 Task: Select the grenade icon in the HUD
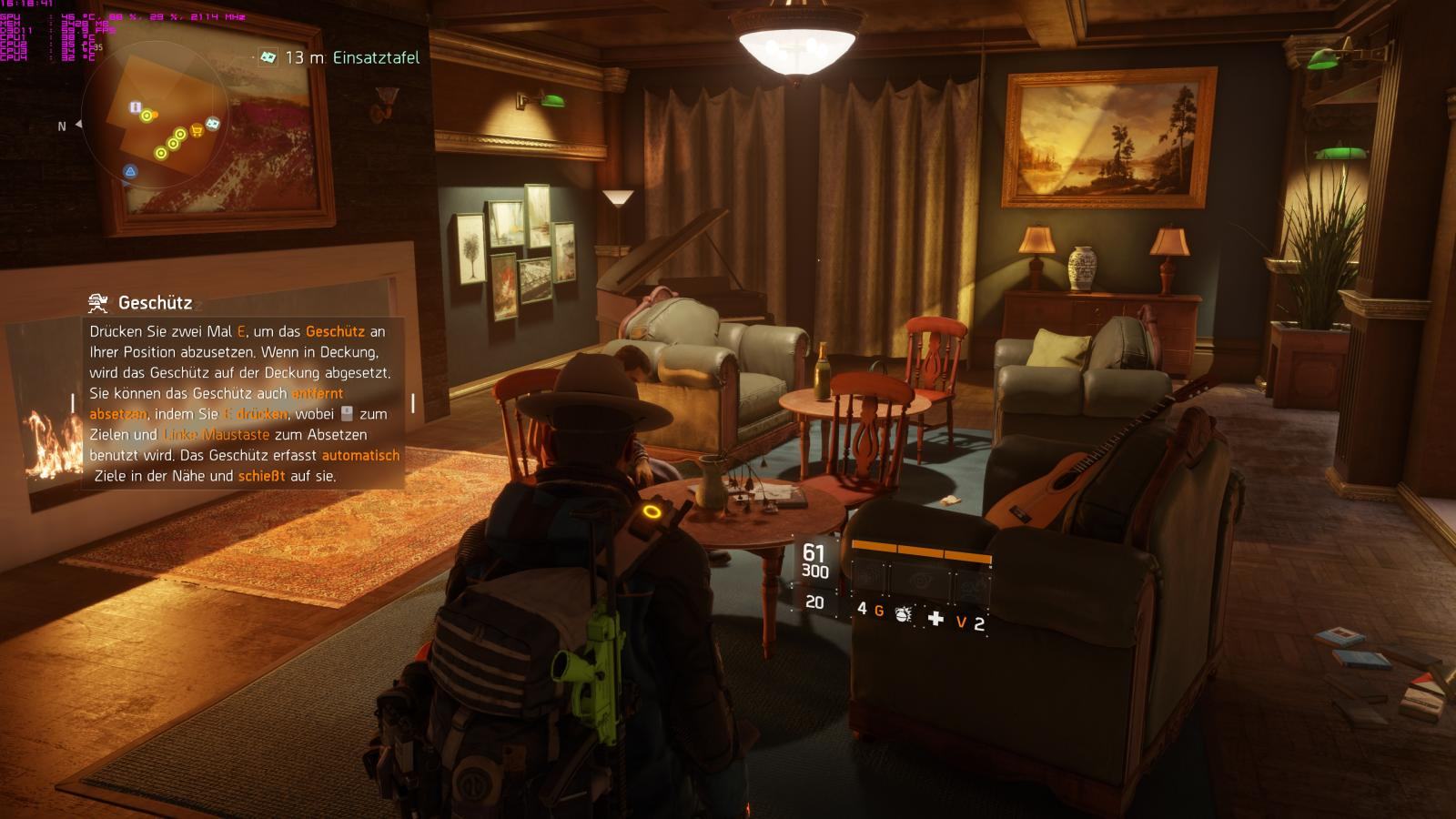point(903,614)
